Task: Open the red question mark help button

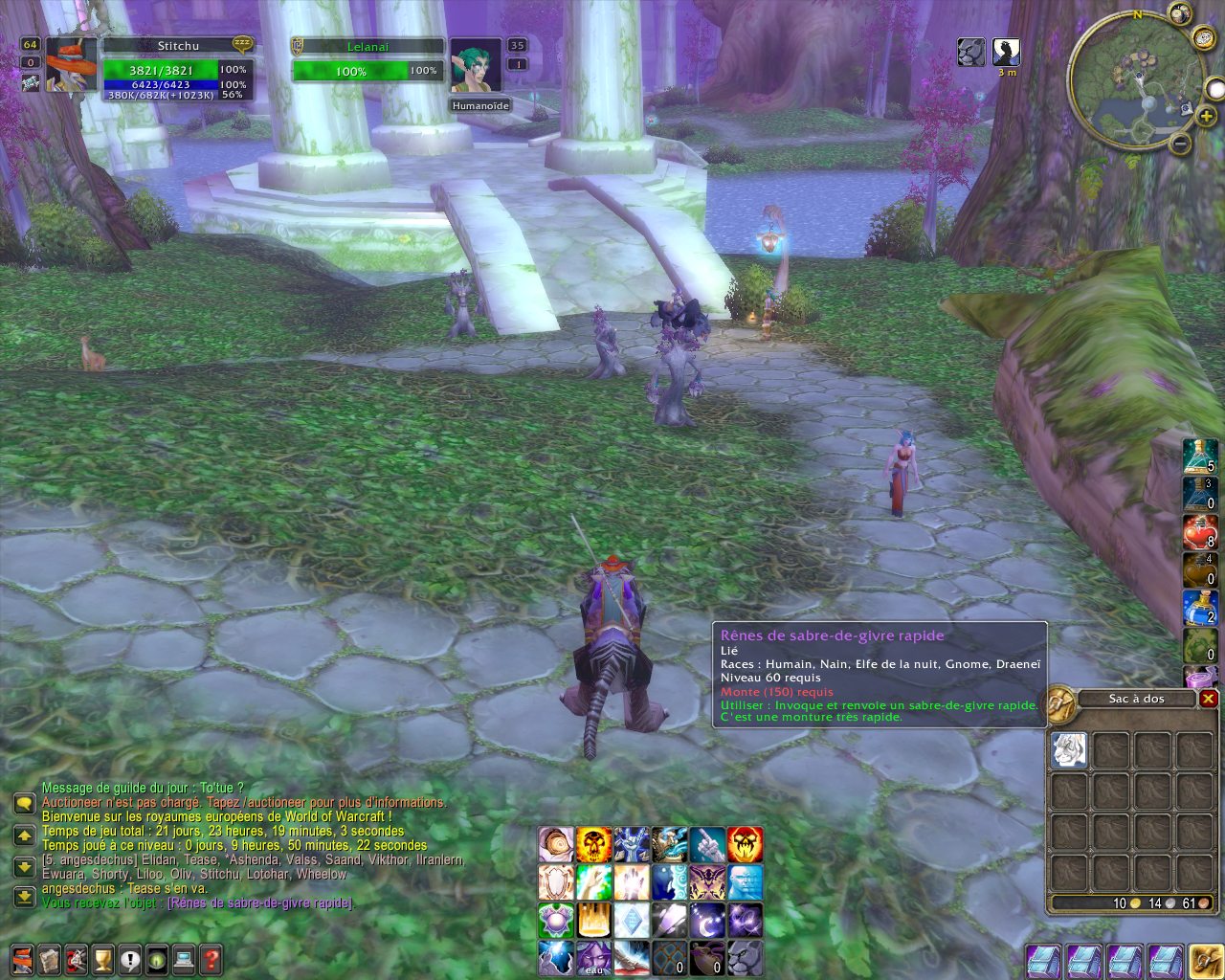Action: click(x=211, y=958)
